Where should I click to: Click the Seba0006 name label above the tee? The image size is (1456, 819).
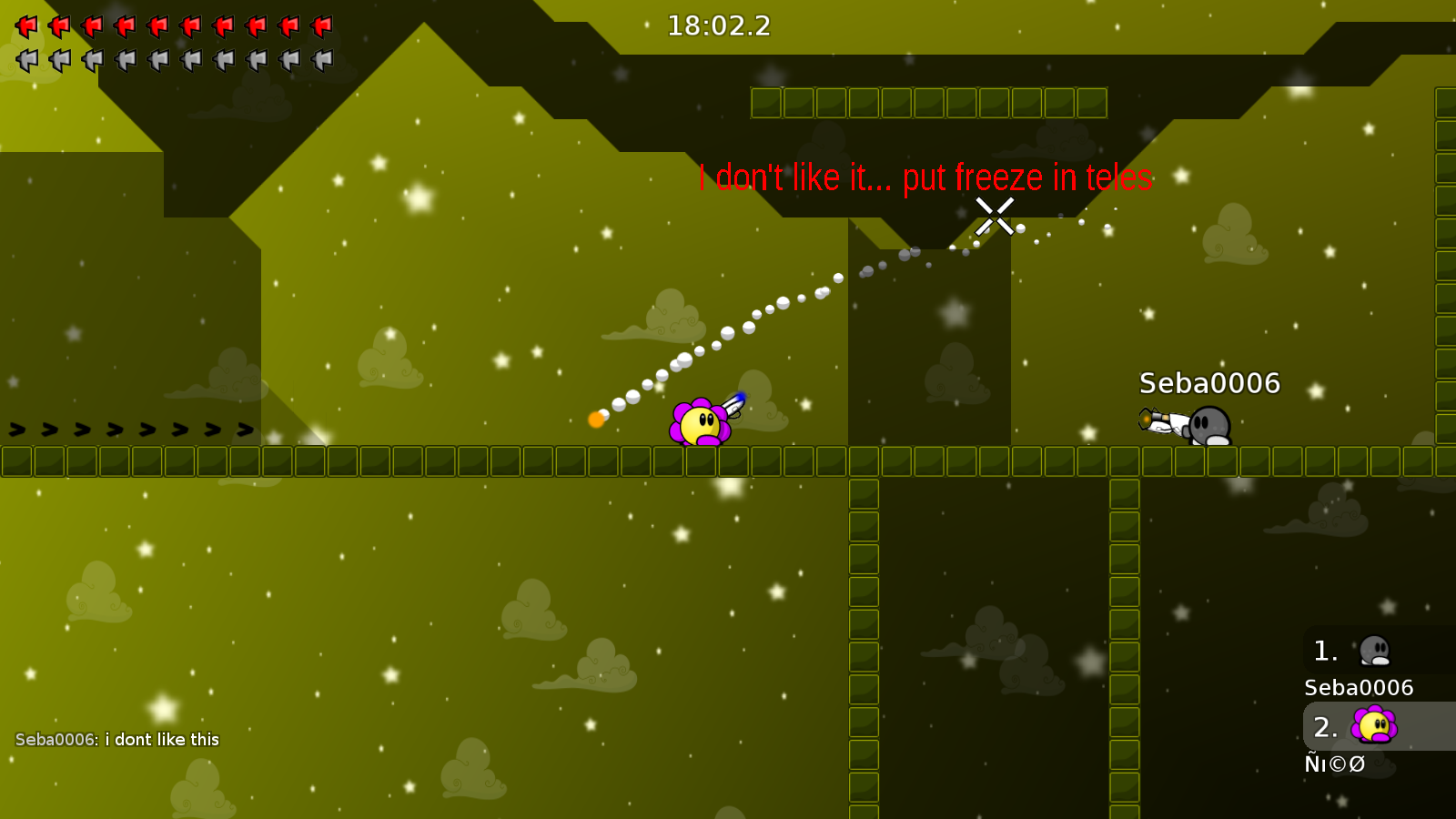(x=1209, y=384)
